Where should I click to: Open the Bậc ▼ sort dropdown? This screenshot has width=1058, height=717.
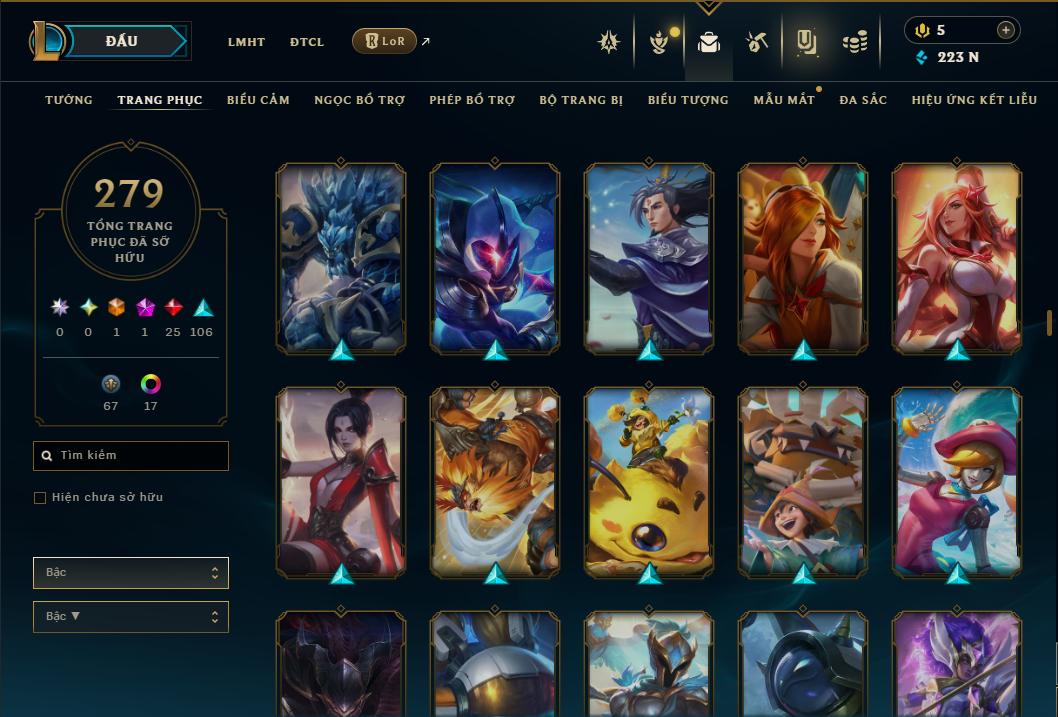(x=131, y=617)
